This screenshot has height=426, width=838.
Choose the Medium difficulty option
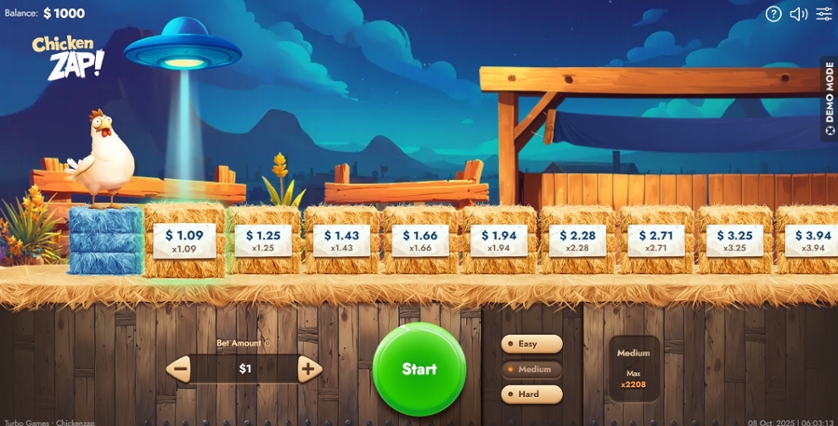coord(531,369)
